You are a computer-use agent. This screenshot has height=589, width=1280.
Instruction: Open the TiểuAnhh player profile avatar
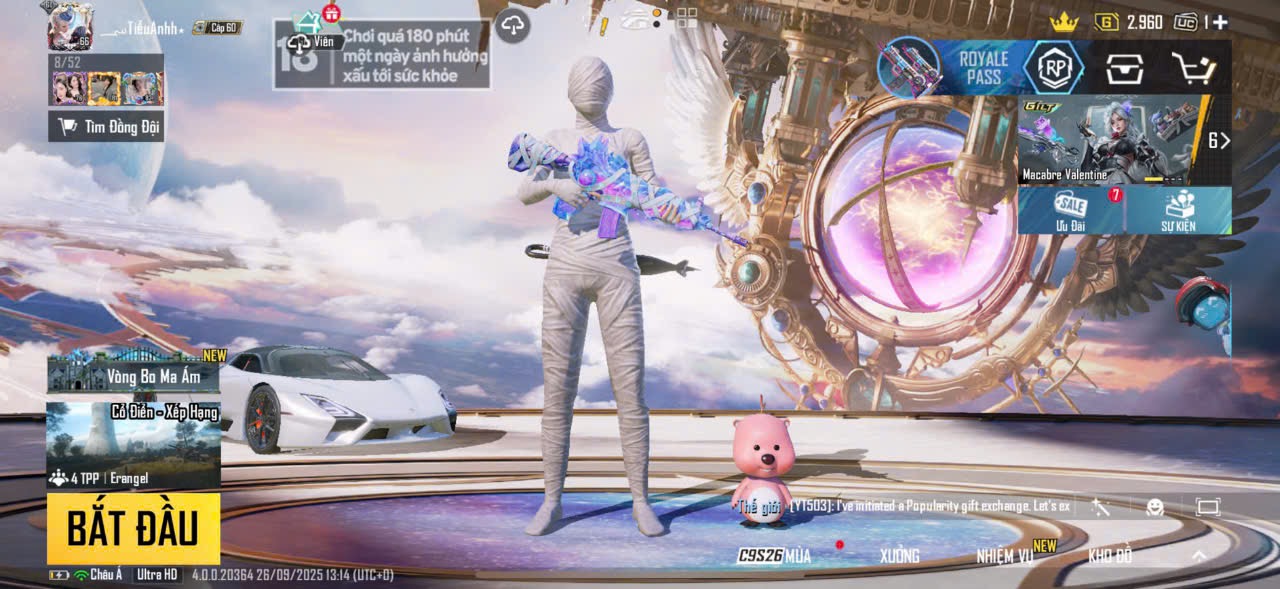pos(70,26)
